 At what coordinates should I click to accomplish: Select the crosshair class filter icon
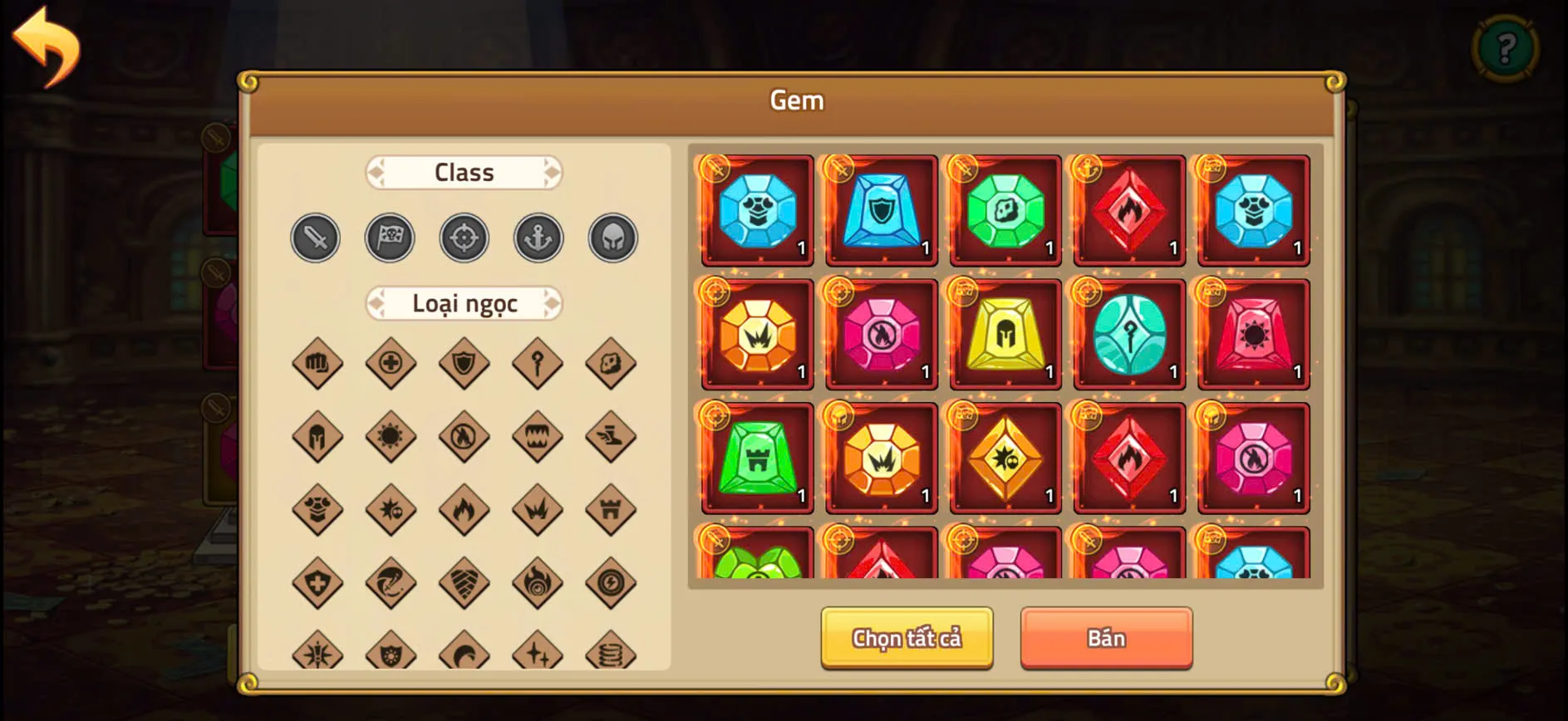tap(464, 237)
